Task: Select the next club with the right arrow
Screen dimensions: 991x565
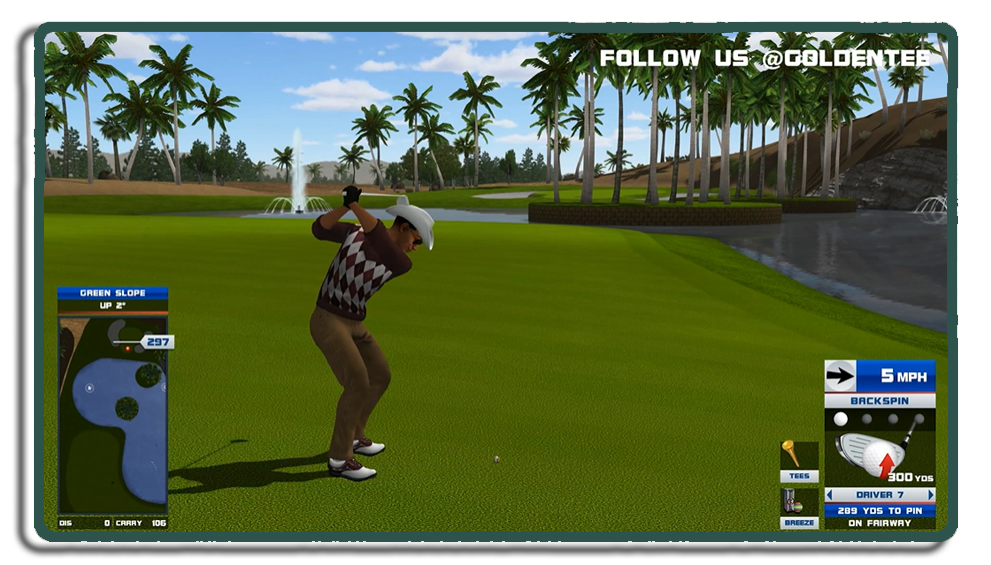Action: (931, 495)
